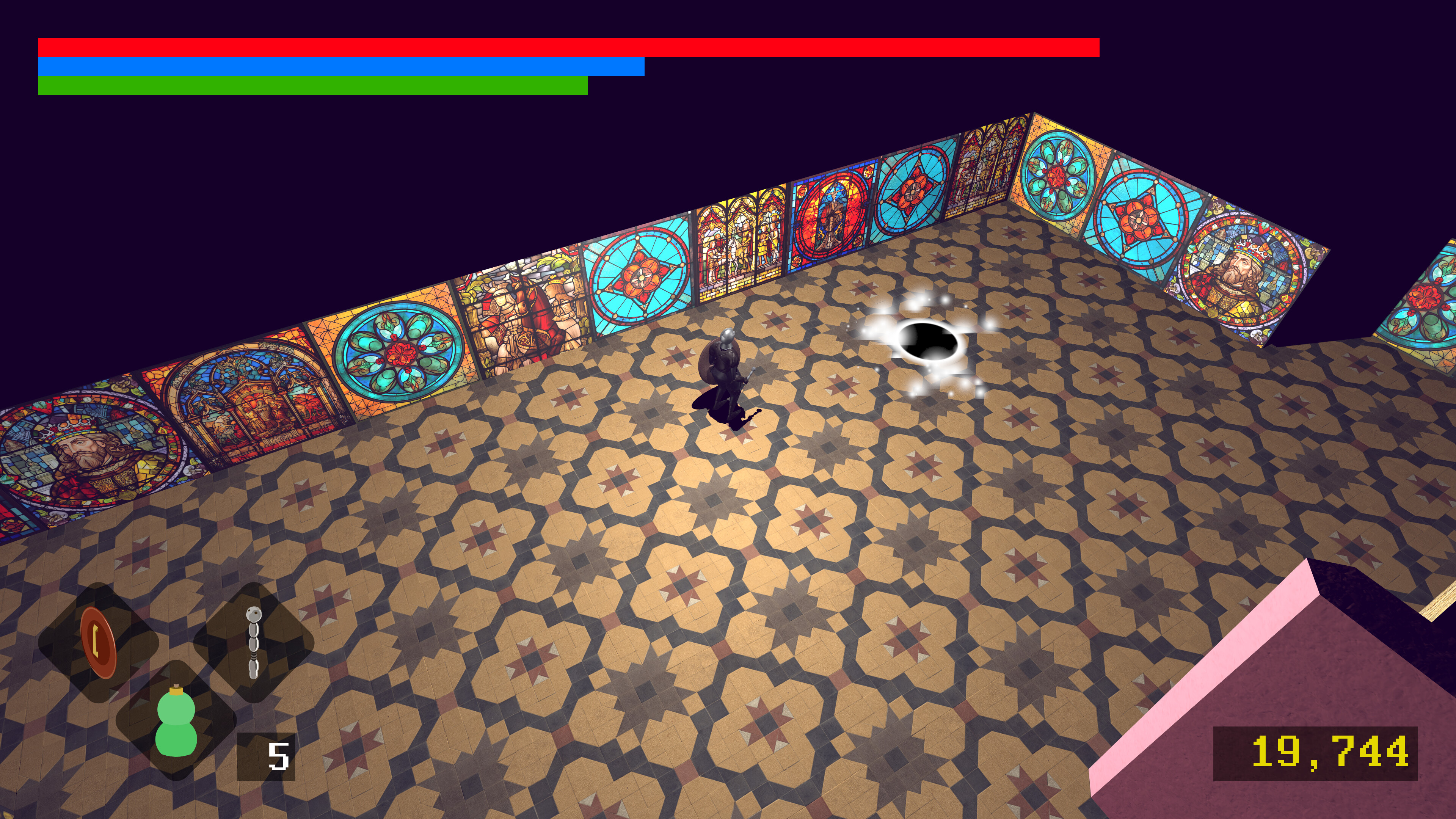The image size is (1456, 819).
Task: Toggle the red health bar display
Action: pyautogui.click(x=565, y=46)
